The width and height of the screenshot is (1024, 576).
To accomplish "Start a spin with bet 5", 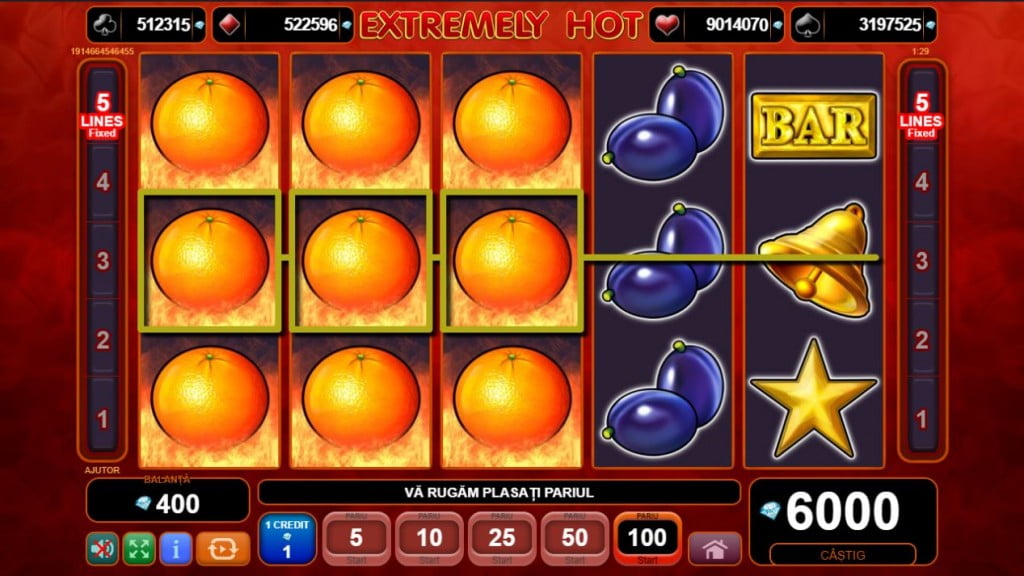I will [x=356, y=539].
